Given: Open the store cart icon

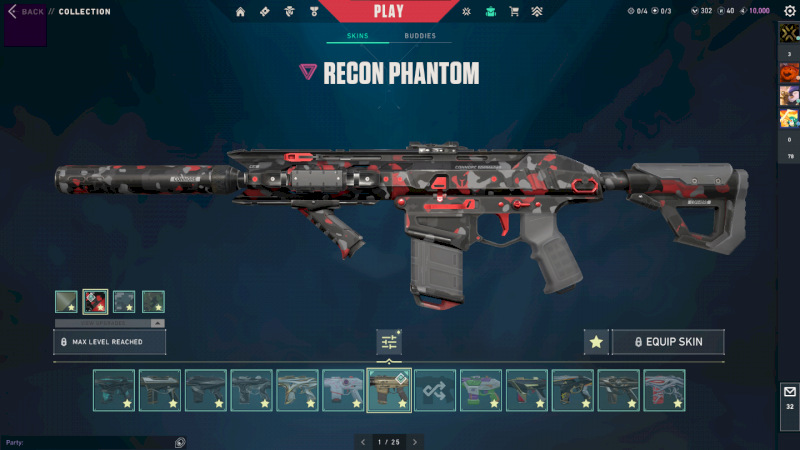Looking at the screenshot, I should tap(514, 12).
